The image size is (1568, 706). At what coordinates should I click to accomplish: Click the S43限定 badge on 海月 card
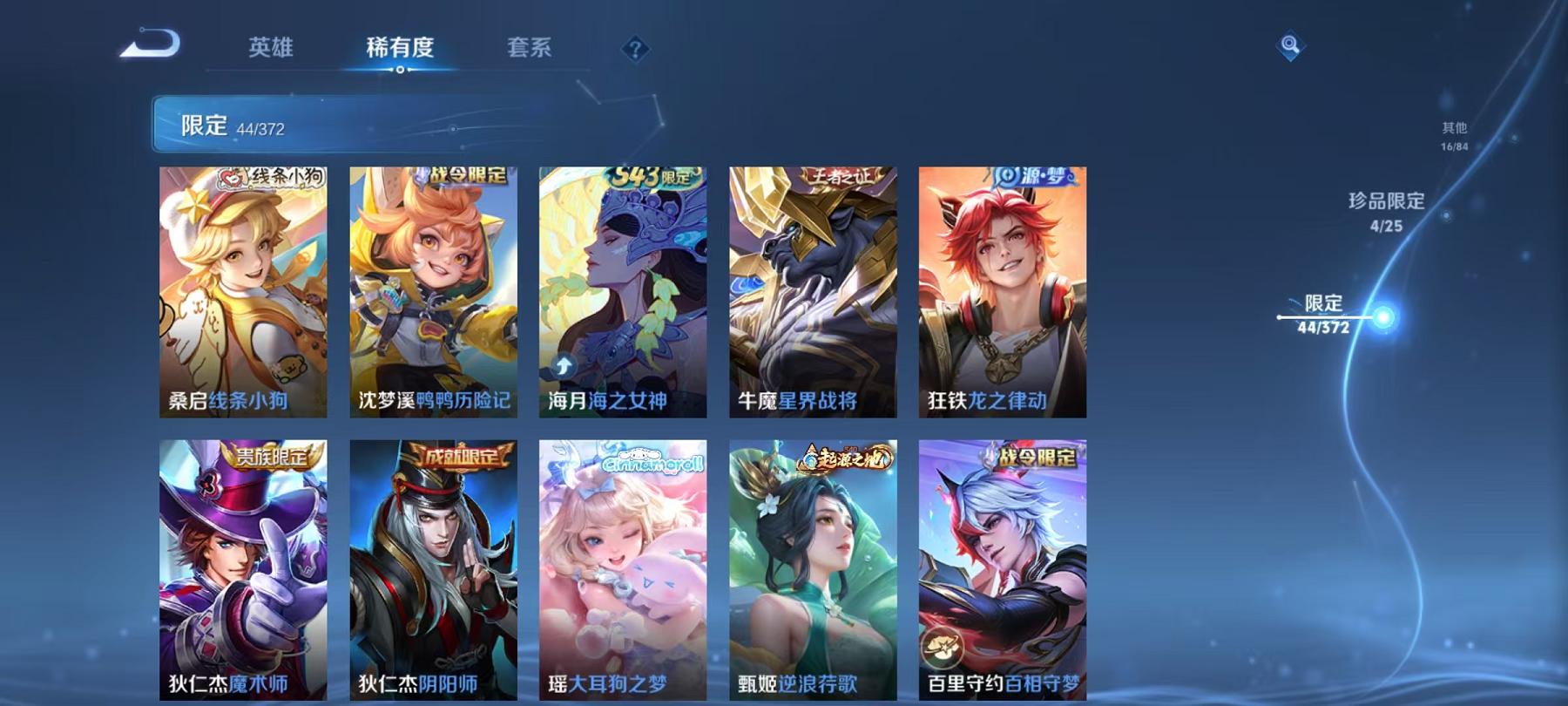(656, 176)
